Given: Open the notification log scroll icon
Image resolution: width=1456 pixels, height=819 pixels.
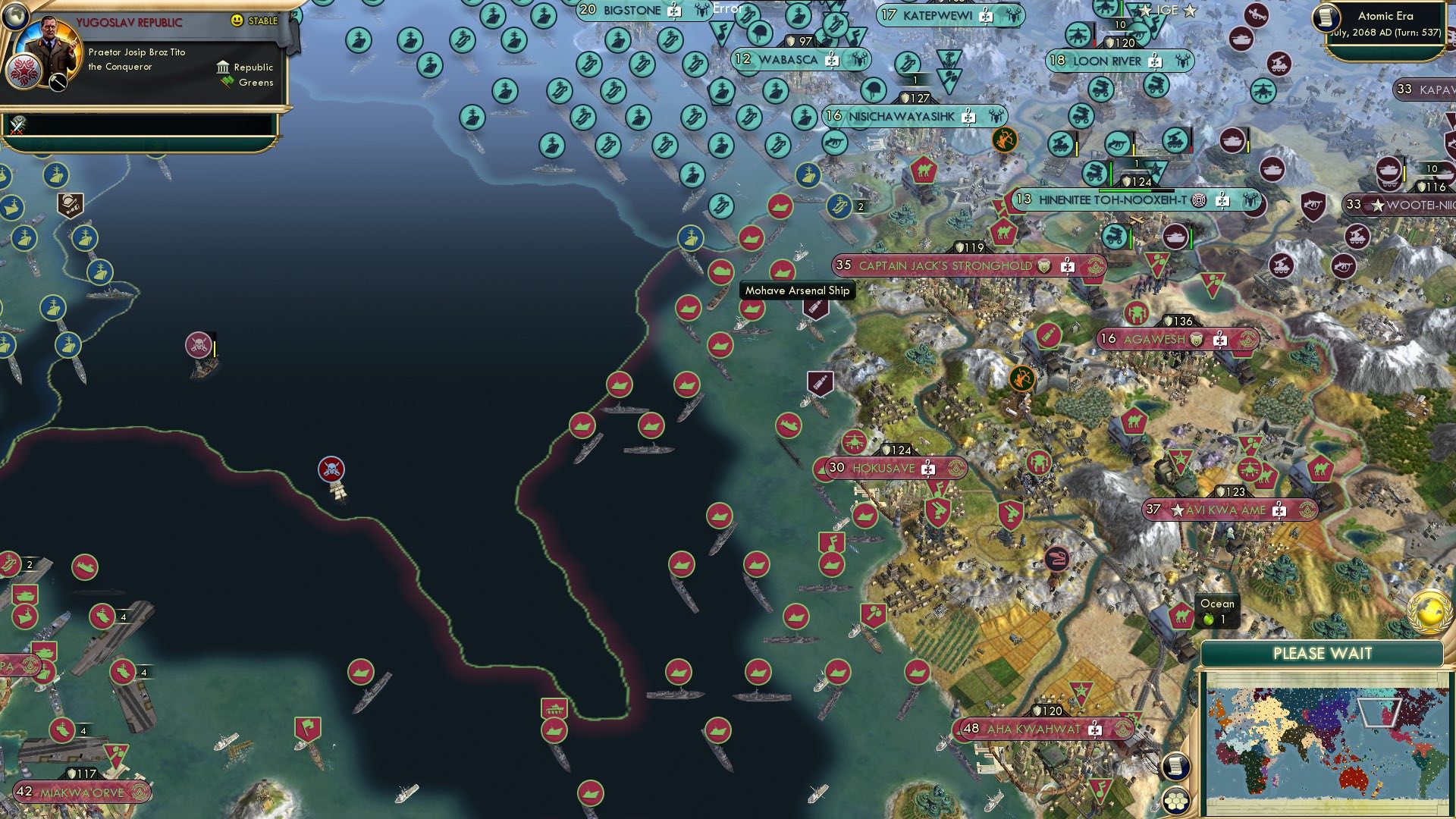Looking at the screenshot, I should tap(1175, 767).
